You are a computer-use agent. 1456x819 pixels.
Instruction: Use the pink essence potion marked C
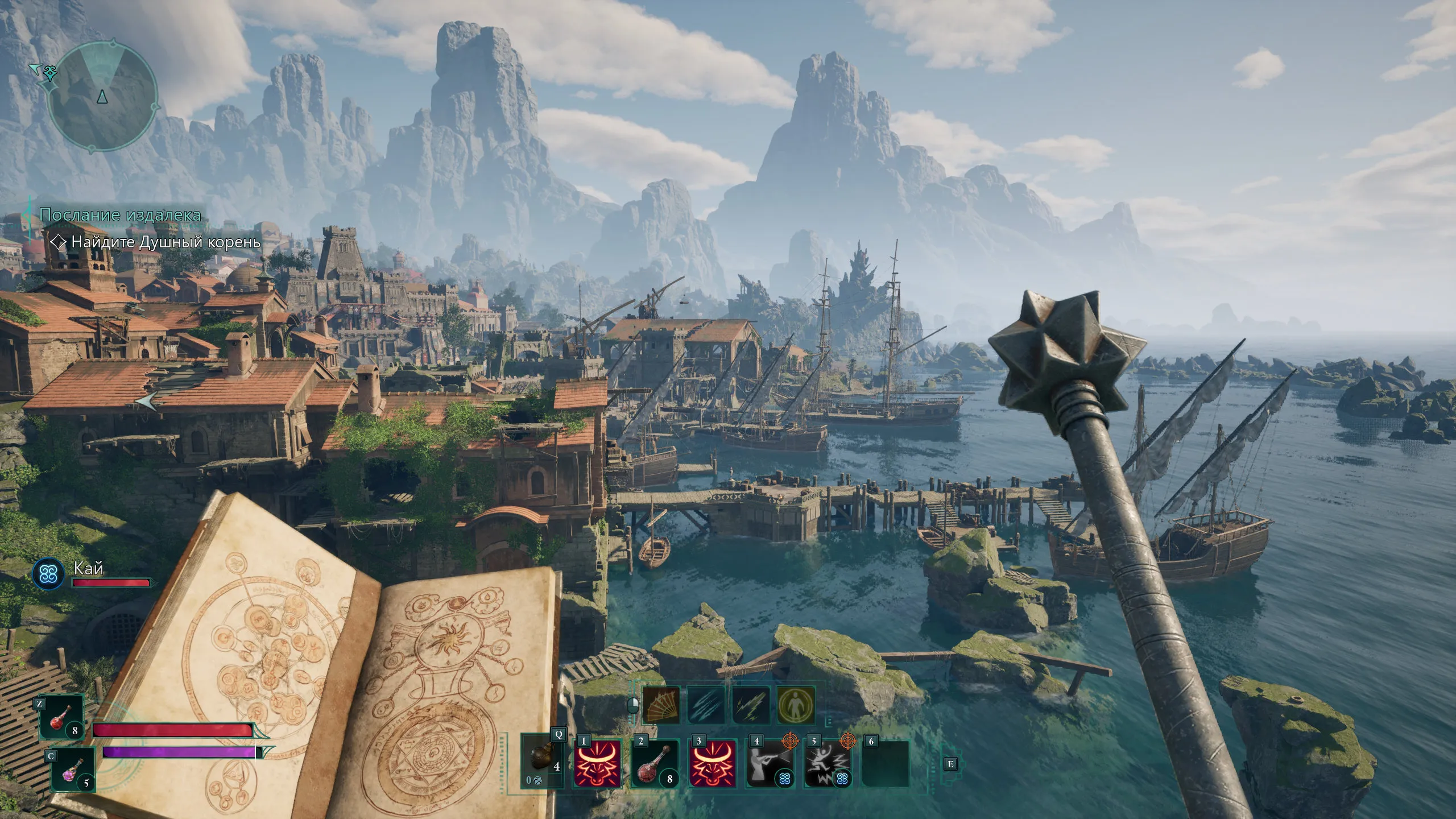click(x=72, y=770)
